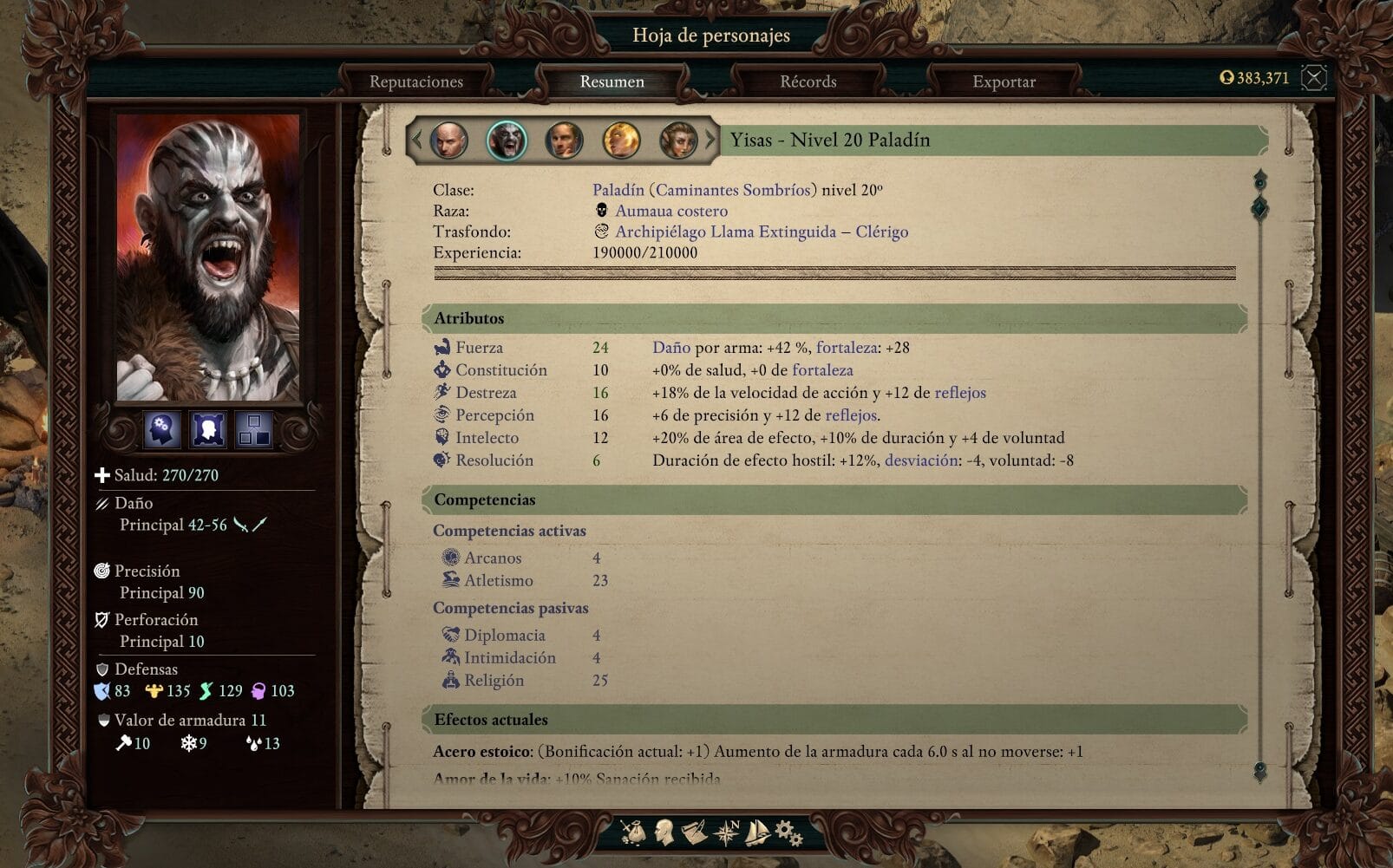Follow the Aumaua costero race link
Image resolution: width=1393 pixels, height=868 pixels.
click(670, 211)
